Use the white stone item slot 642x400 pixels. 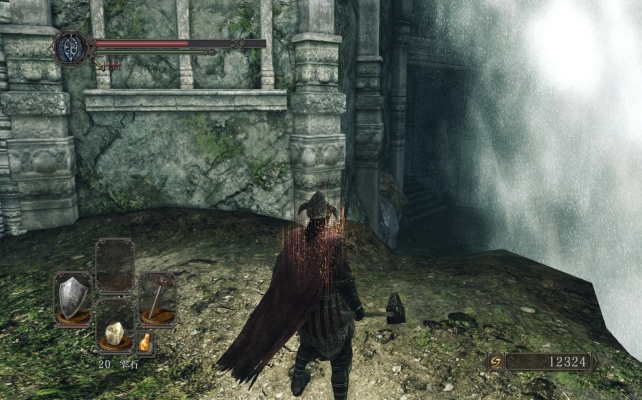click(x=114, y=333)
